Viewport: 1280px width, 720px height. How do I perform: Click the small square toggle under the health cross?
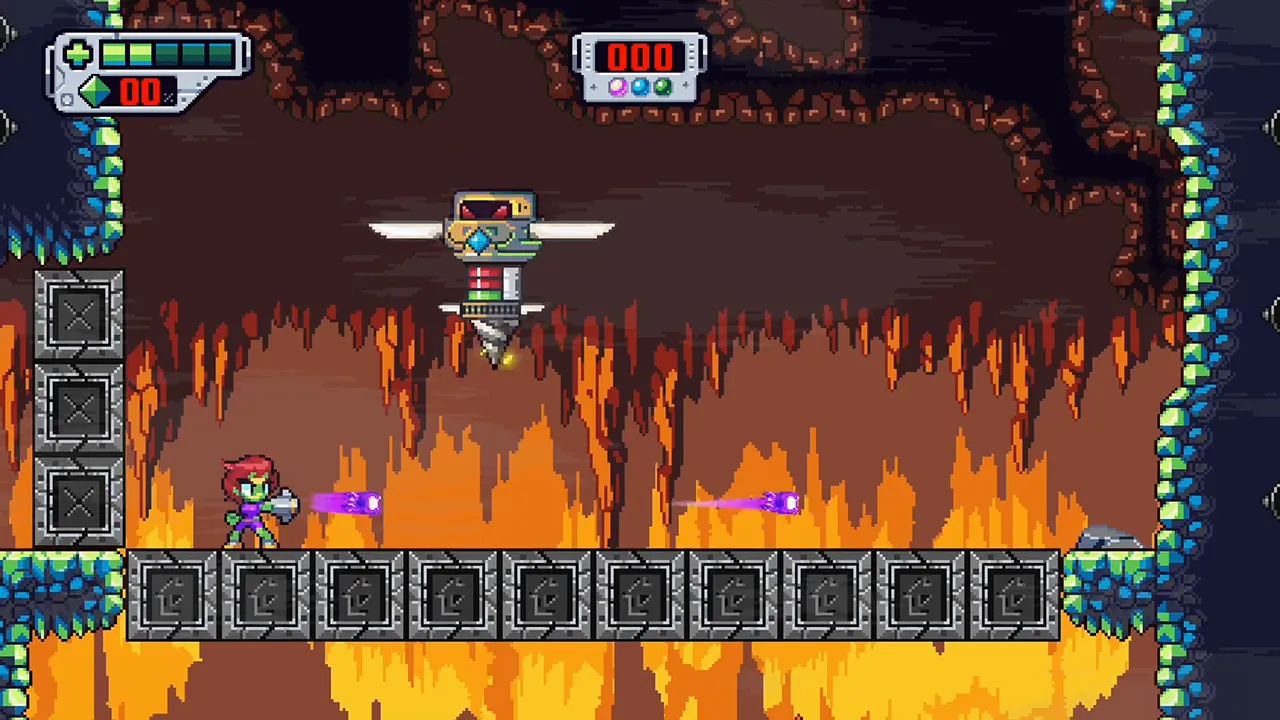(x=67, y=99)
